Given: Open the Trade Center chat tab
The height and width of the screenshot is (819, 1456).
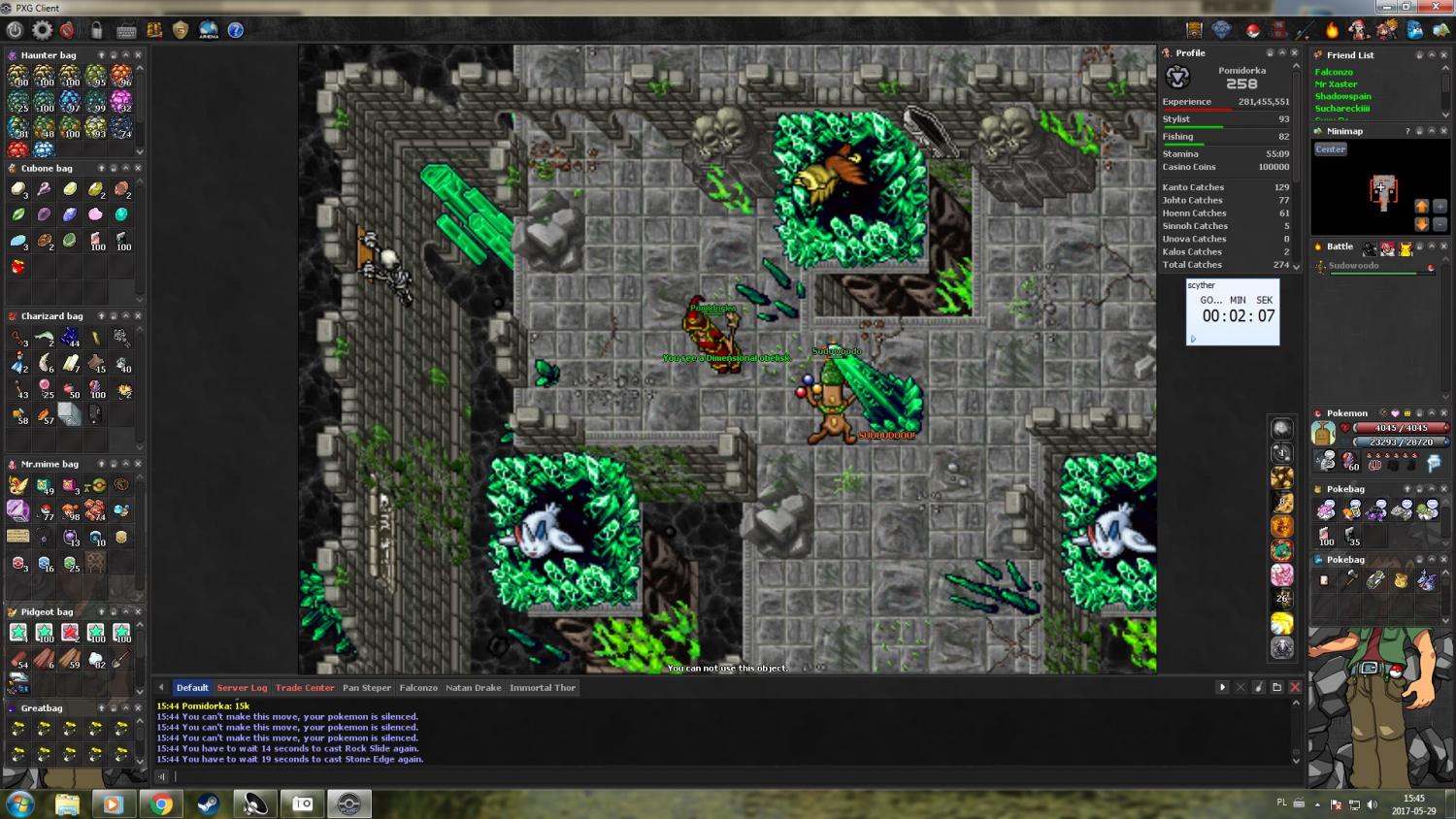Looking at the screenshot, I should pos(305,688).
